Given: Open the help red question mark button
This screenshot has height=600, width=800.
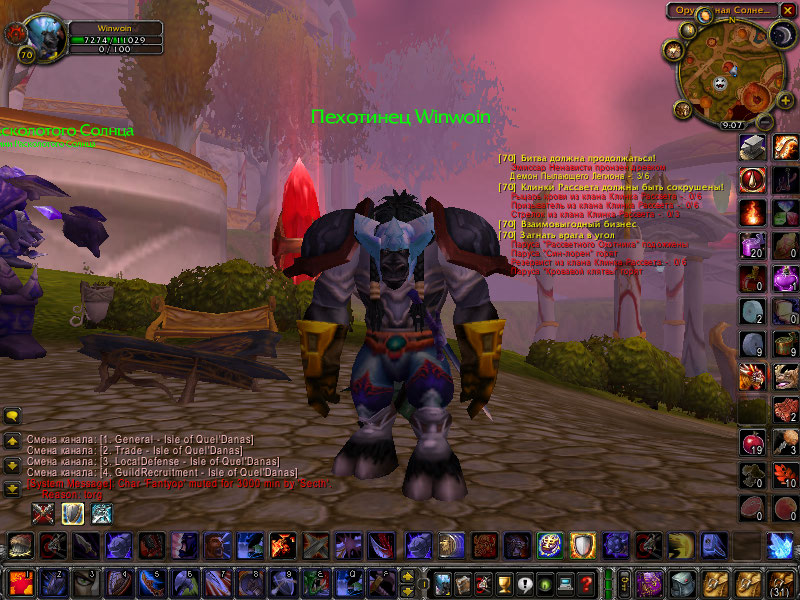Looking at the screenshot, I should click(588, 582).
